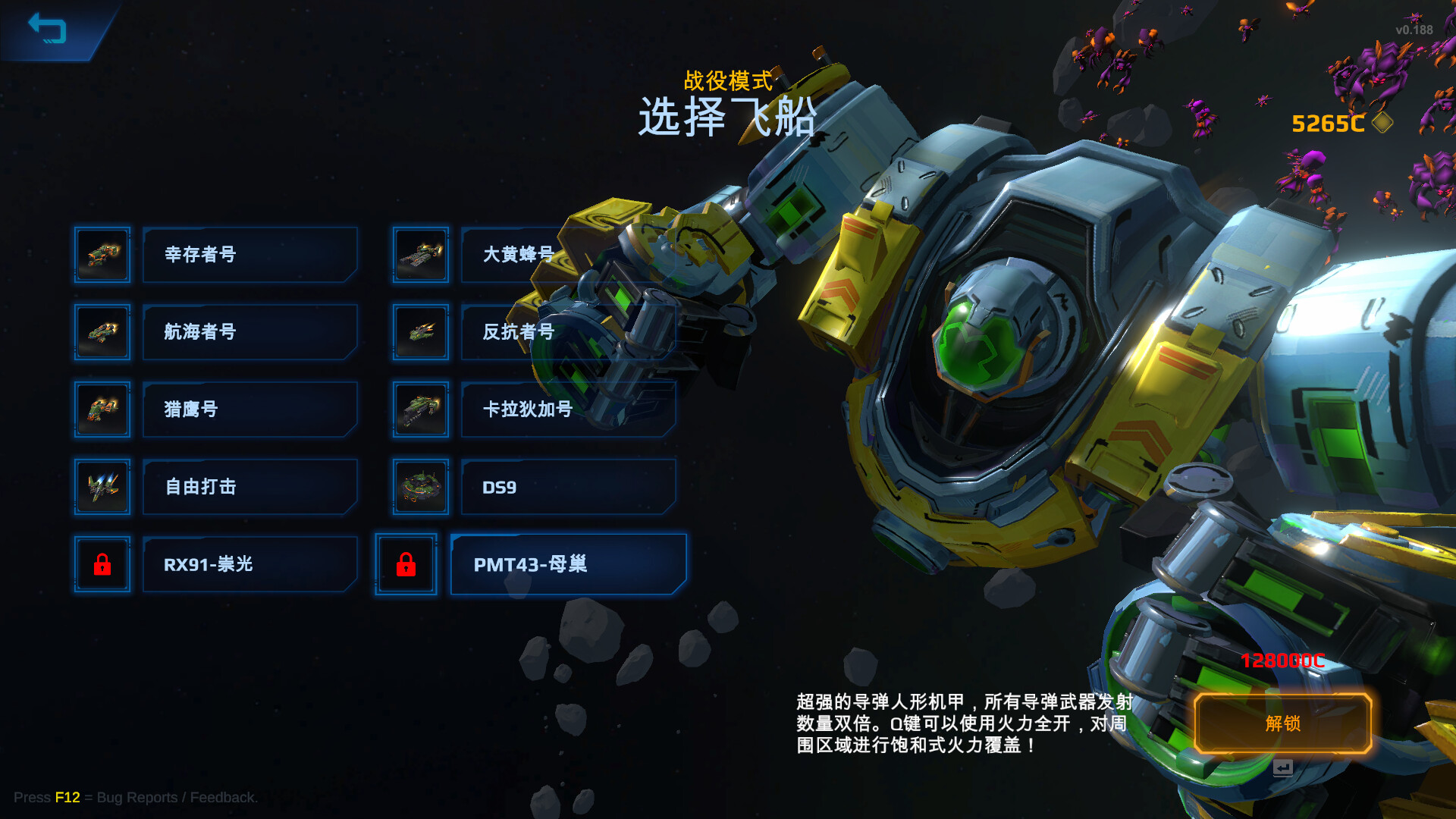Screen dimensions: 1456x819
Task: Click the back arrow in top-left corner
Action: pos(47,30)
